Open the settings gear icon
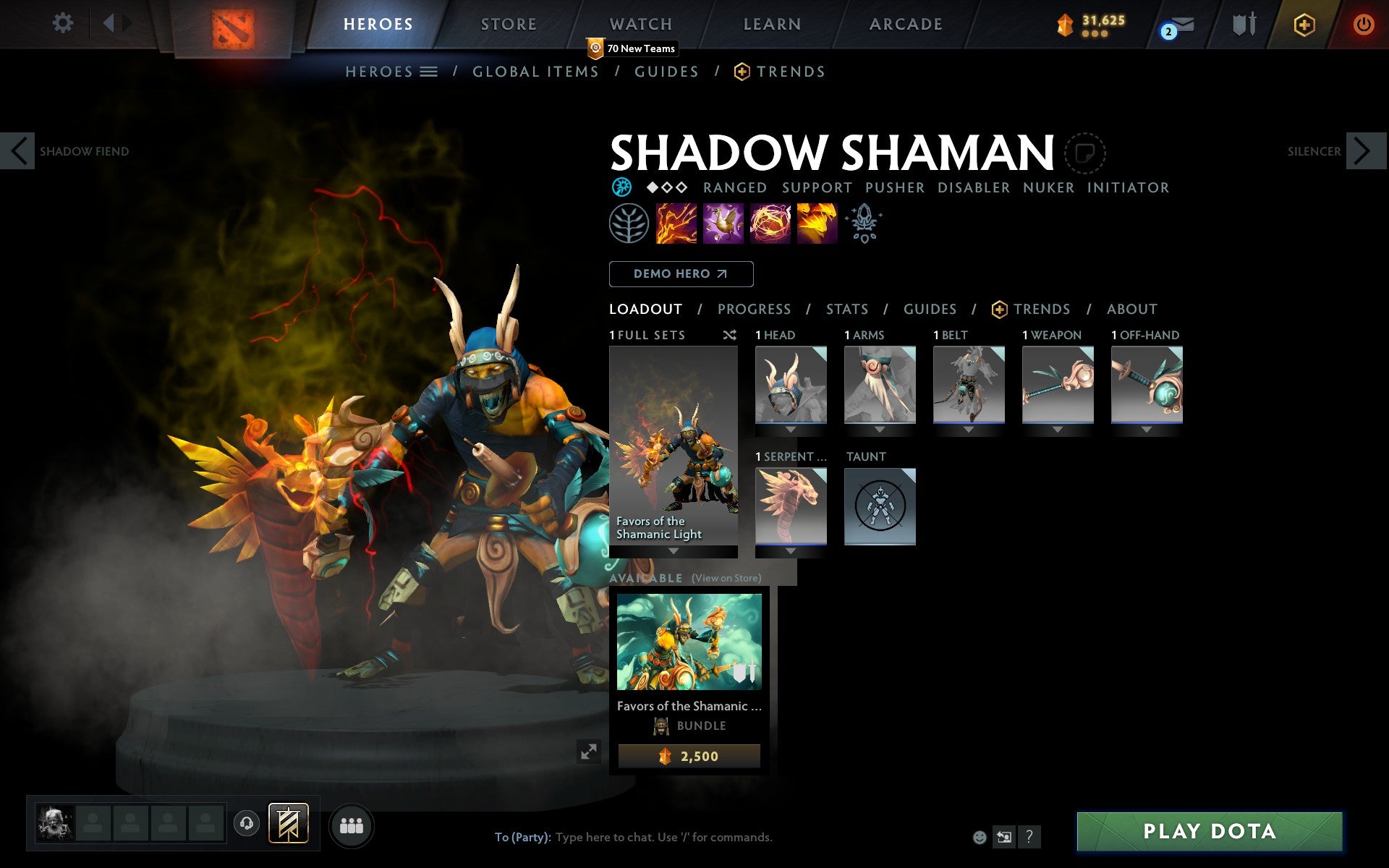This screenshot has width=1389, height=868. click(64, 23)
